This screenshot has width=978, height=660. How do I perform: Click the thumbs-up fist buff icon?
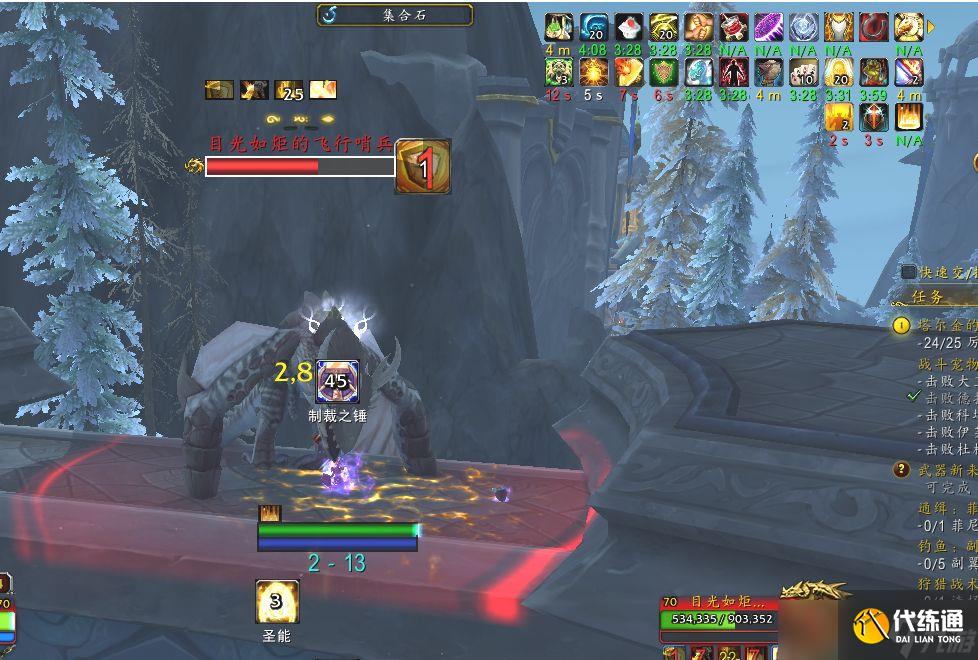(x=699, y=27)
